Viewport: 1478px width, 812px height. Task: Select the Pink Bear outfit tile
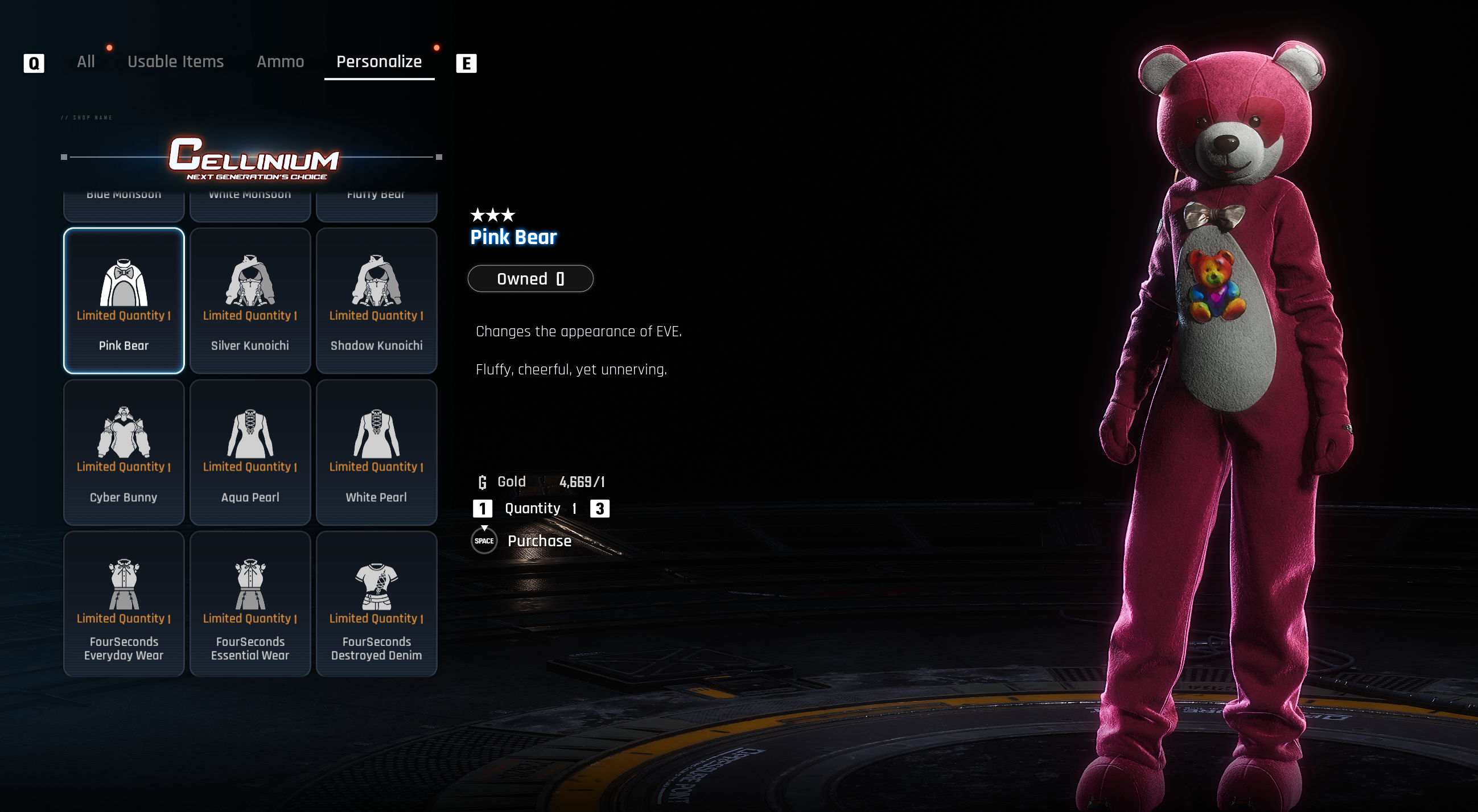click(123, 300)
